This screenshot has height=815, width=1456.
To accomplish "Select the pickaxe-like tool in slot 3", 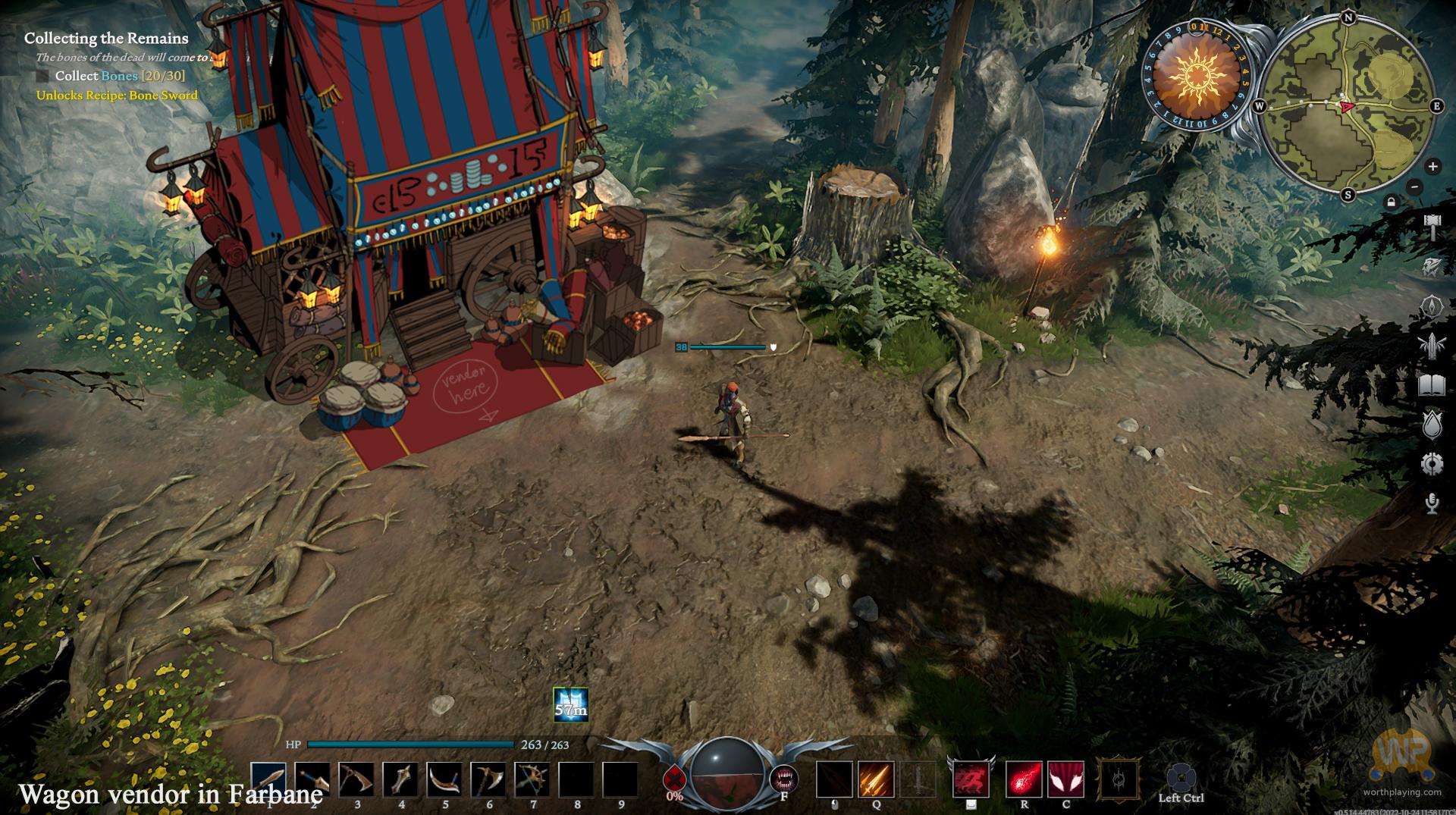I will pos(356,780).
